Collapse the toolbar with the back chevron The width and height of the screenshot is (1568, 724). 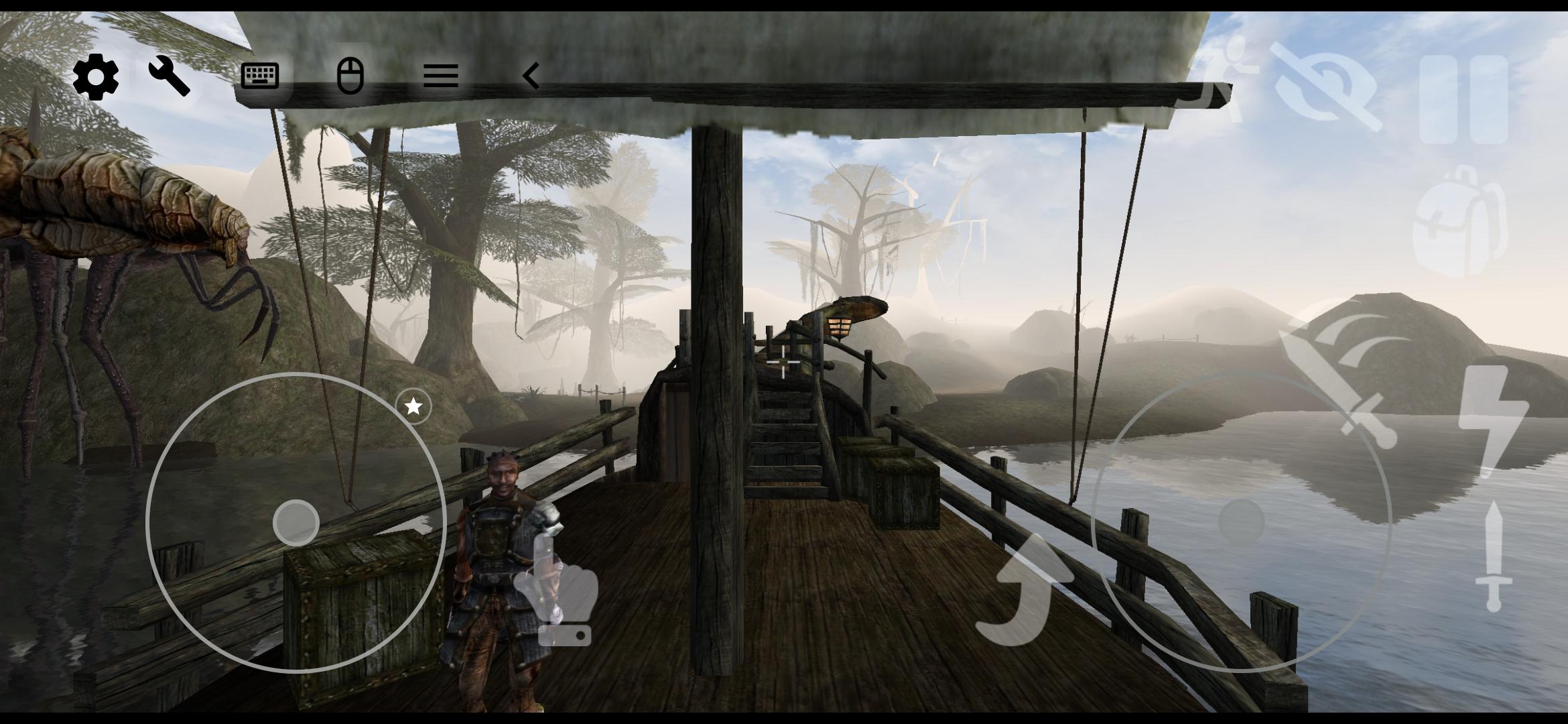(x=531, y=76)
